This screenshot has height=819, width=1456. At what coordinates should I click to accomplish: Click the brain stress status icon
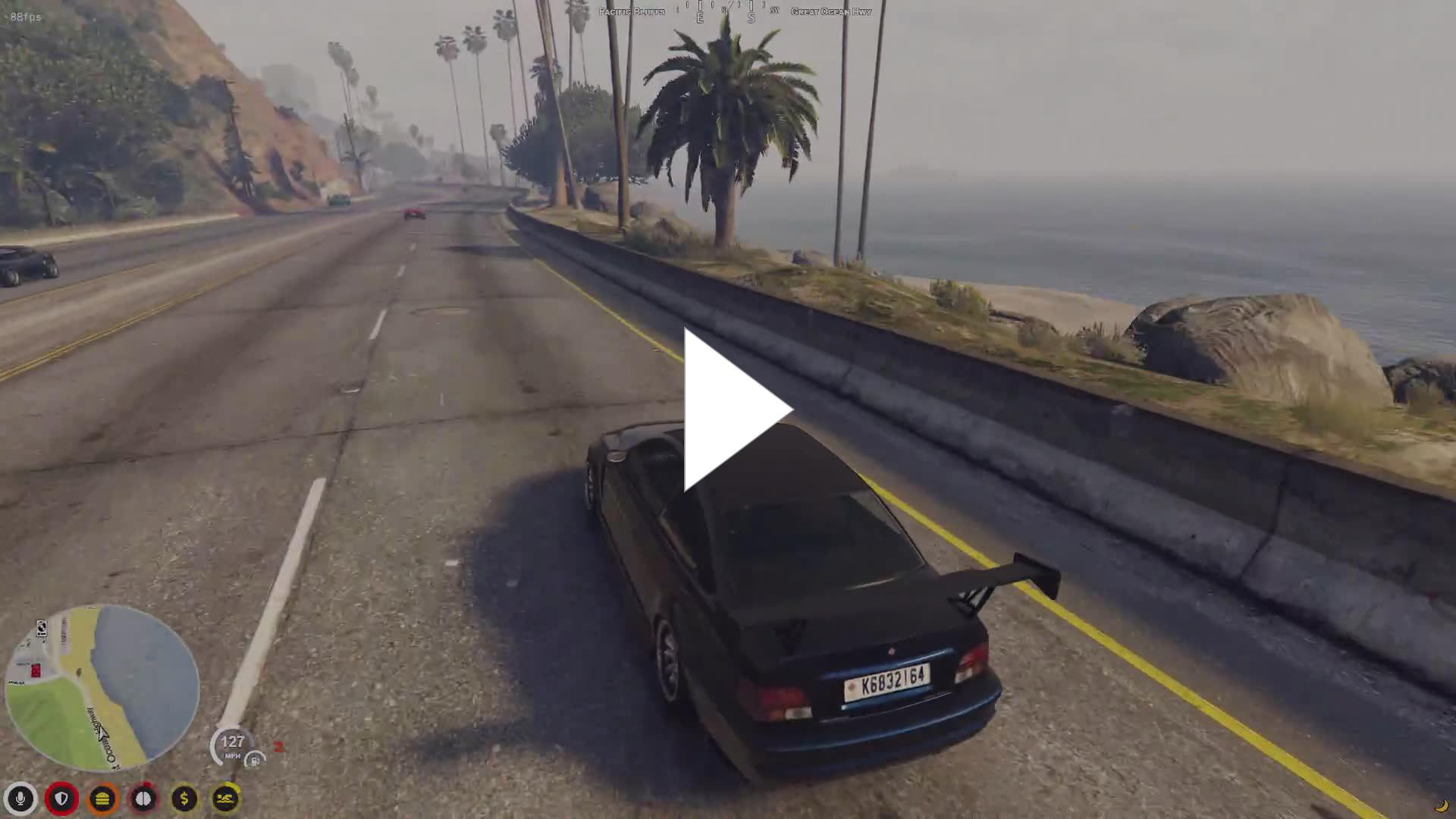point(143,799)
